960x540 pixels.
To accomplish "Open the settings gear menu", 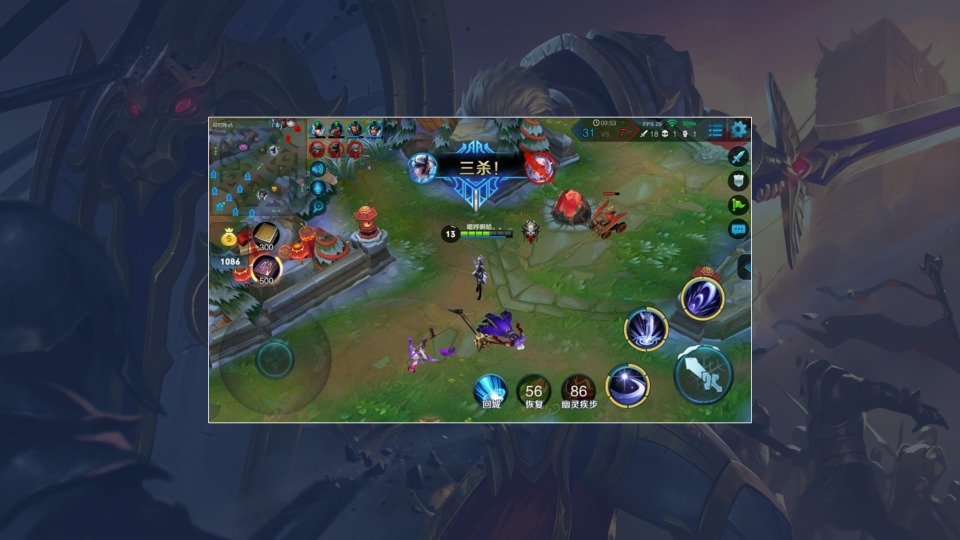I will pyautogui.click(x=739, y=130).
